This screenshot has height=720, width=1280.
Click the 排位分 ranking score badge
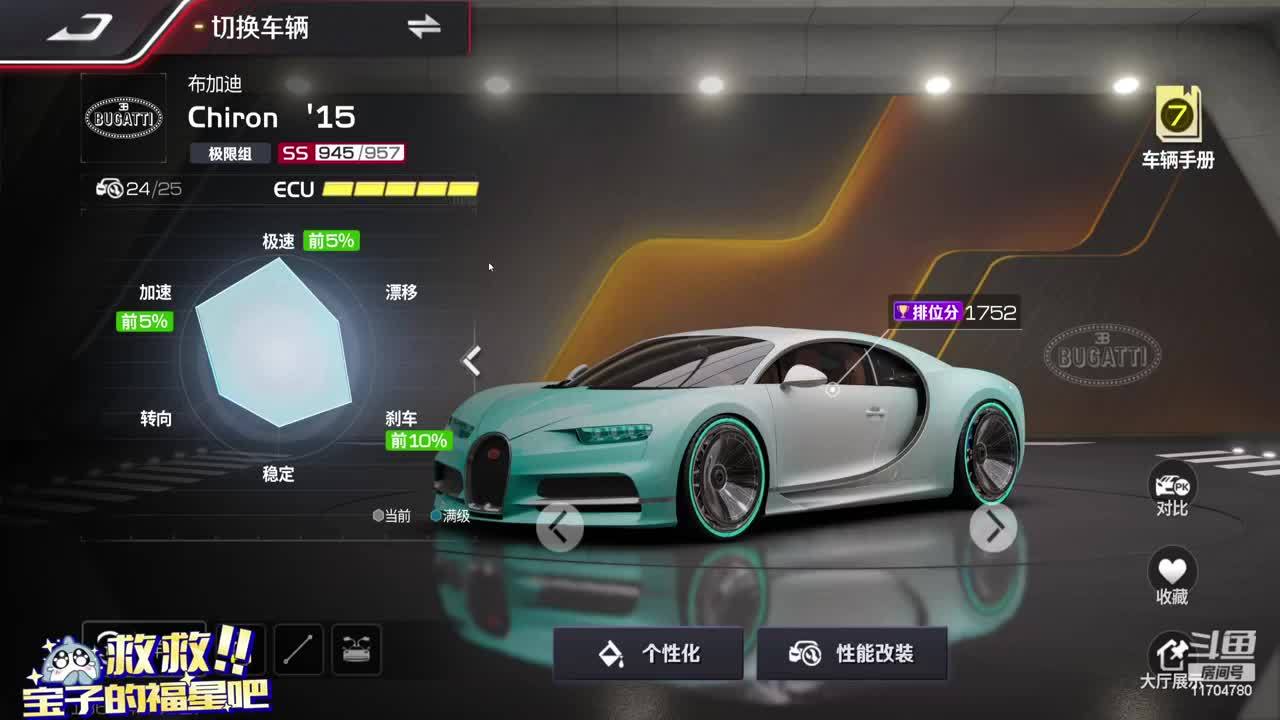tap(954, 312)
